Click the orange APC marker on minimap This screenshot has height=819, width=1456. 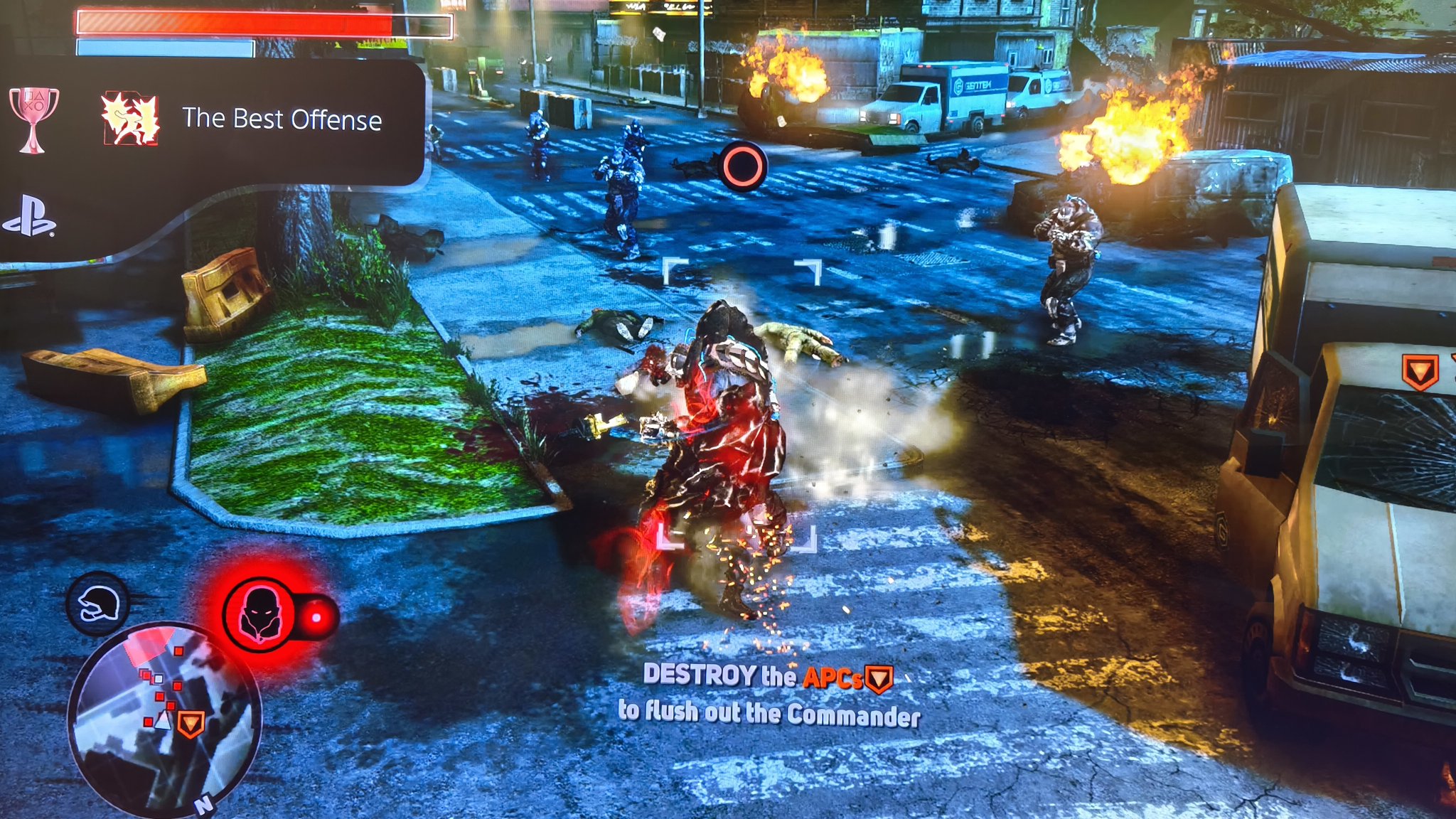[x=191, y=724]
